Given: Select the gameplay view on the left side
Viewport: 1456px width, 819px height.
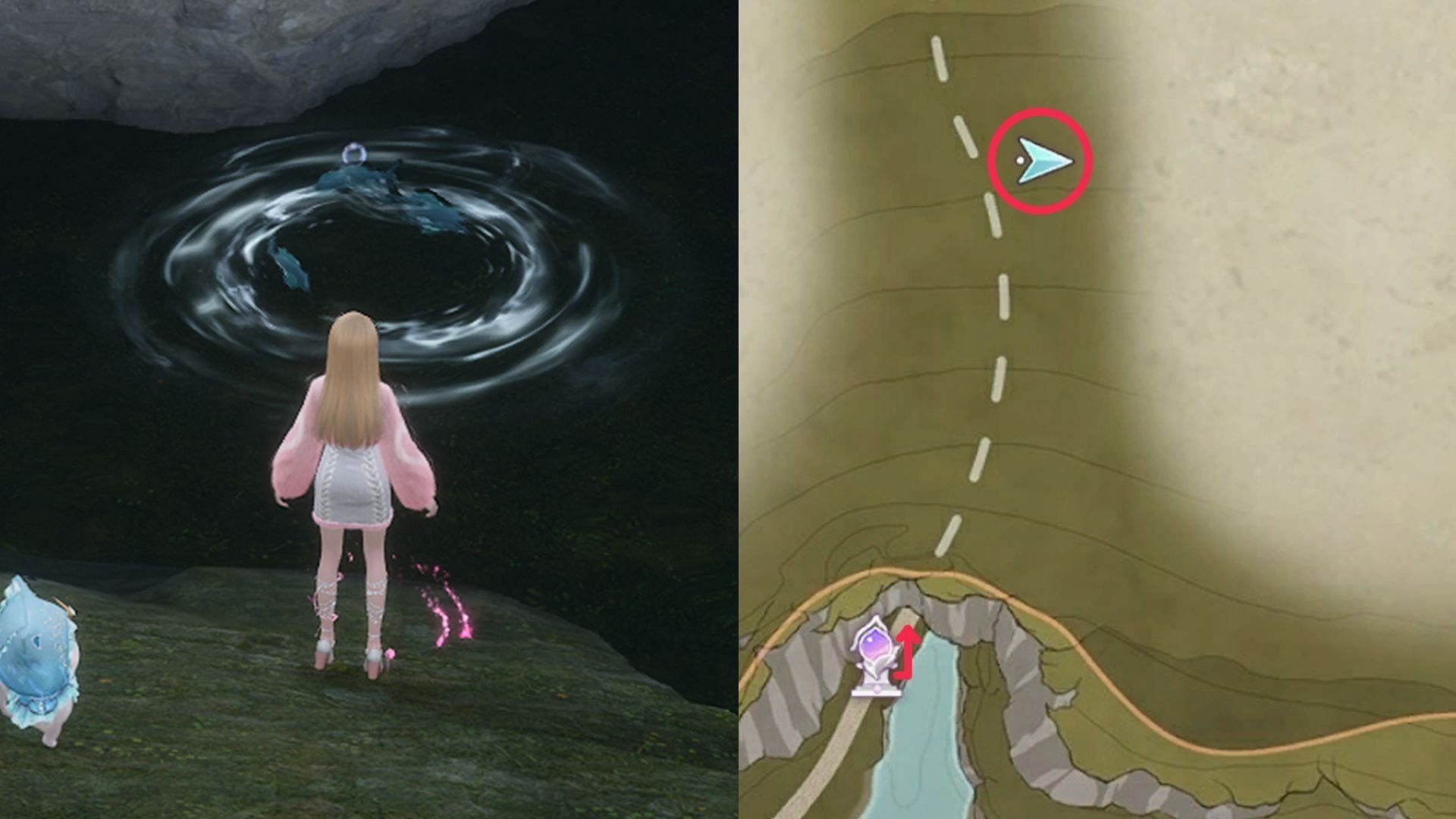Looking at the screenshot, I should click(x=364, y=409).
